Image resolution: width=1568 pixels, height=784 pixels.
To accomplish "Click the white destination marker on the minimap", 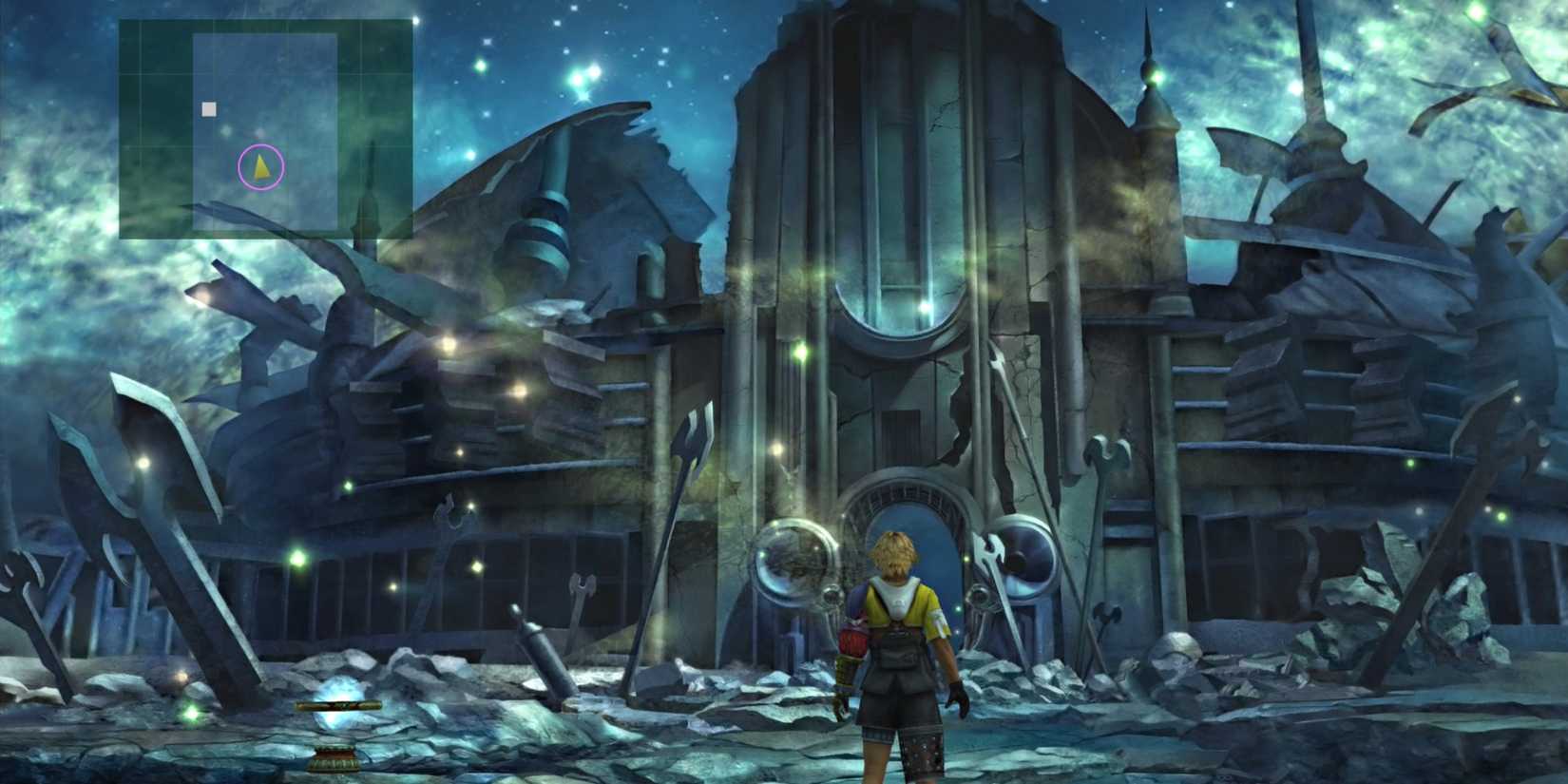I will coord(209,109).
